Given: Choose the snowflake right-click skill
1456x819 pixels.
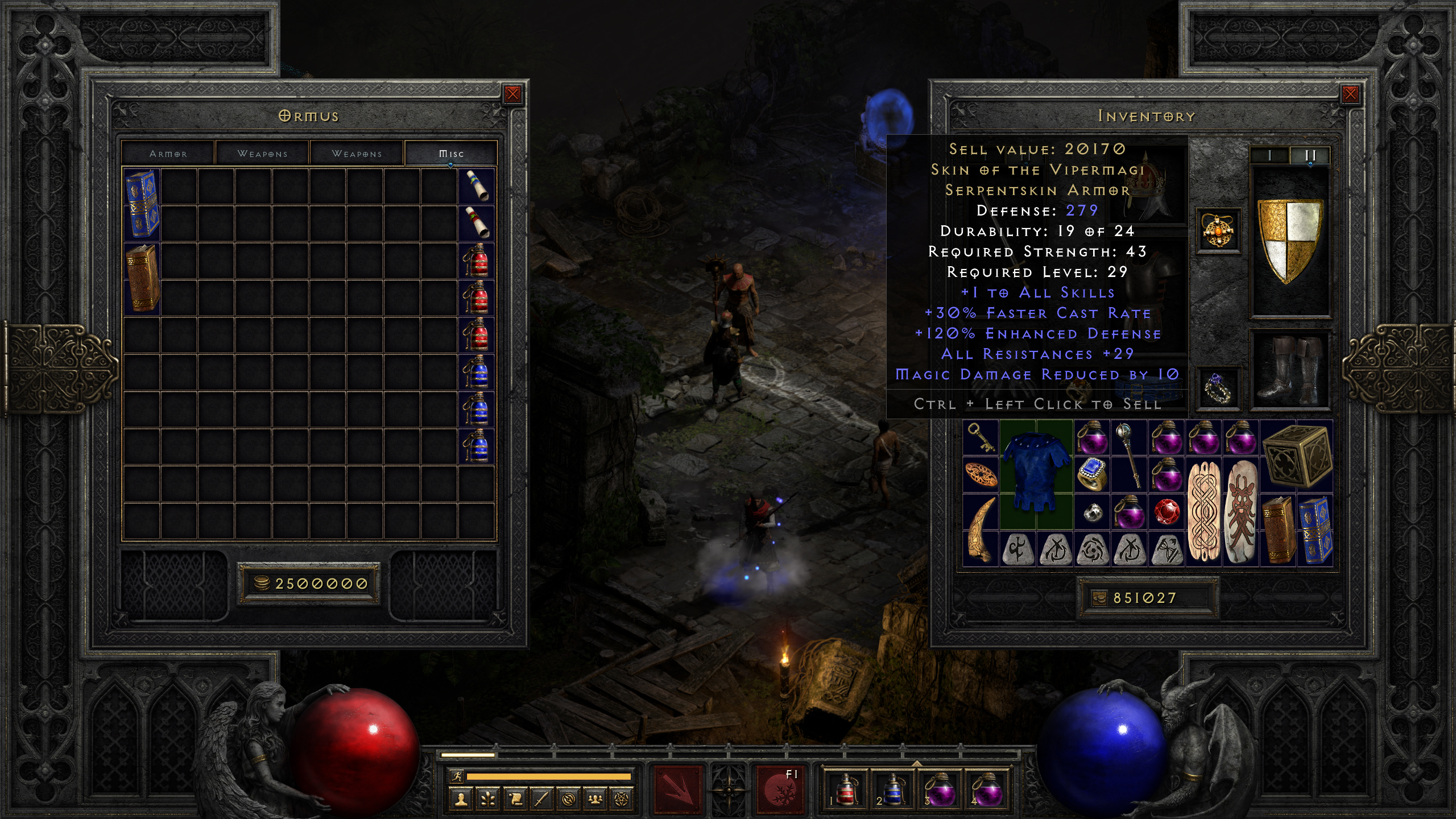Looking at the screenshot, I should coord(781,789).
